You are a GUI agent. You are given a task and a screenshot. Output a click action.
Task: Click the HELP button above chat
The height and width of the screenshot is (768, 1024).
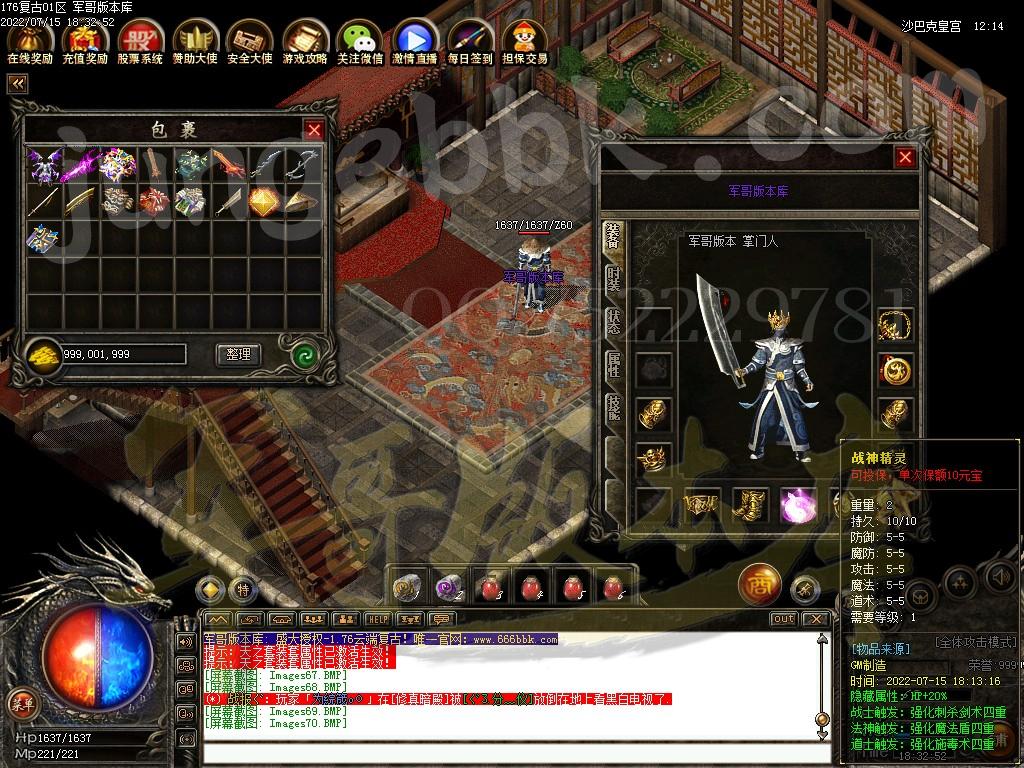pyautogui.click(x=377, y=619)
